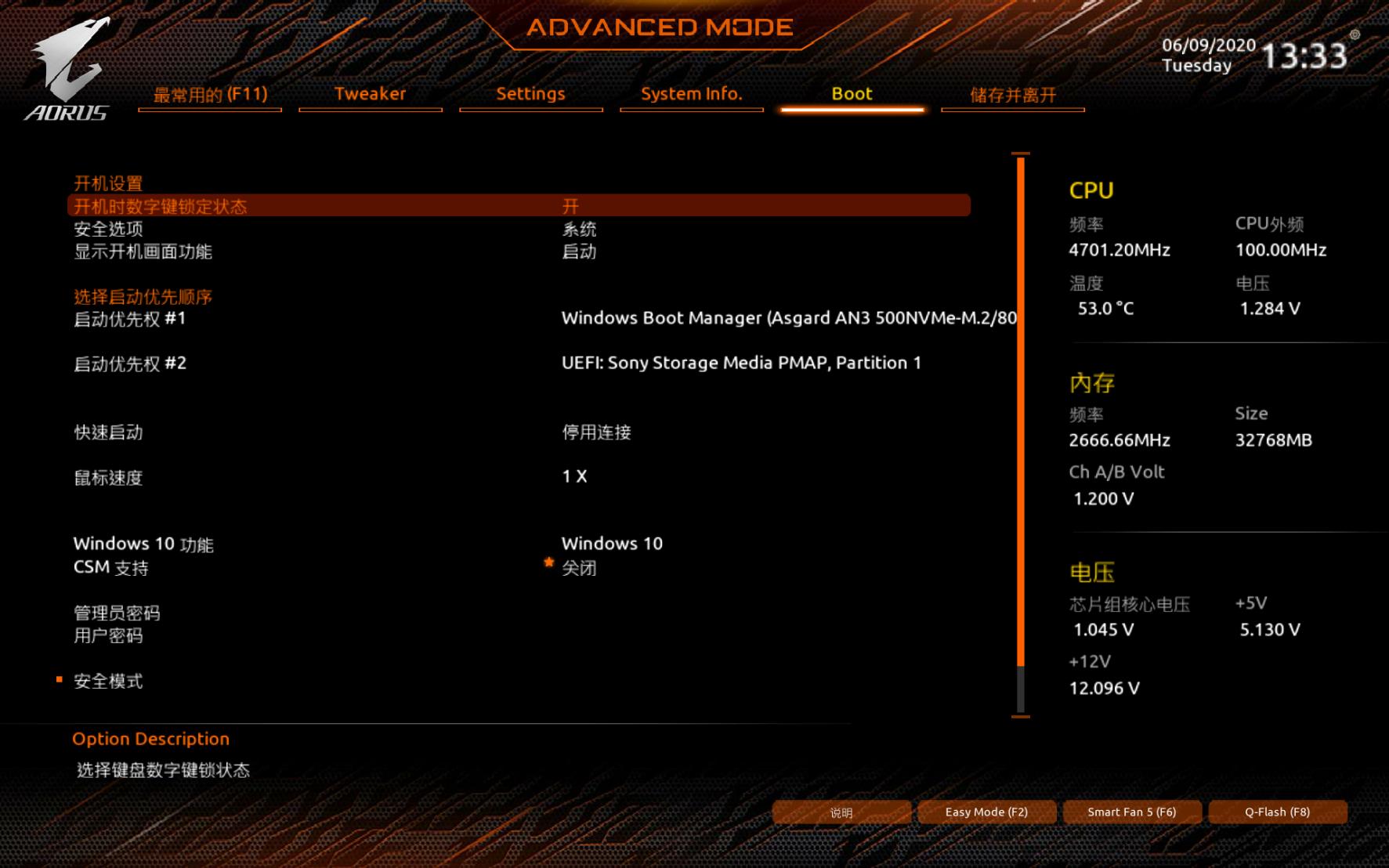This screenshot has height=868, width=1389.
Task: Set the 管理员密码 entry
Action: (117, 613)
